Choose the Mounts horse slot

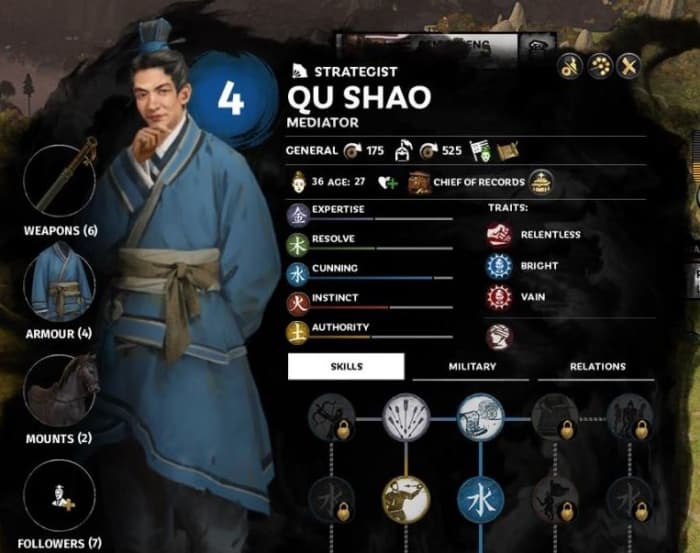click(x=60, y=390)
